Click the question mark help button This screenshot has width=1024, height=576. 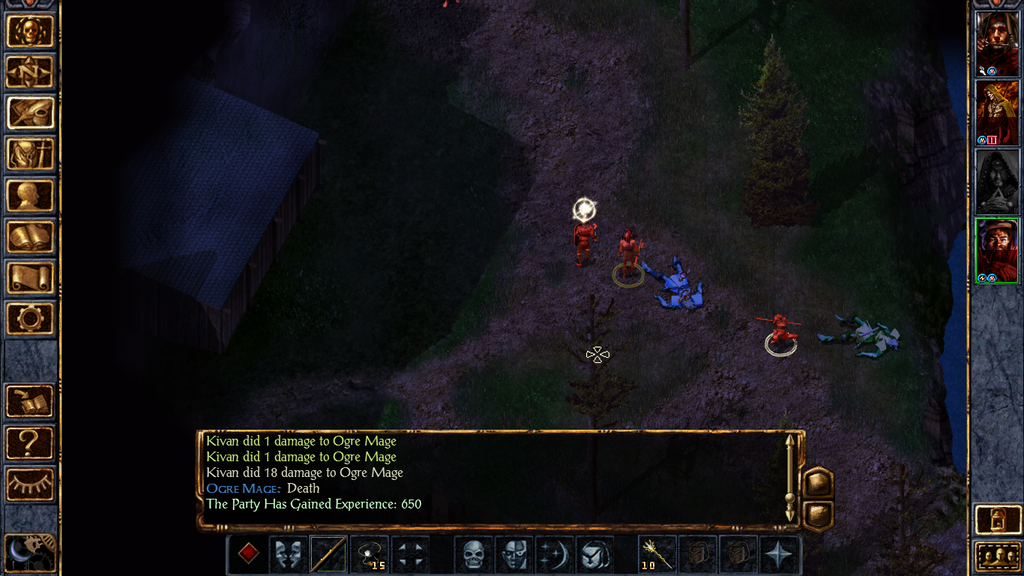click(30, 442)
